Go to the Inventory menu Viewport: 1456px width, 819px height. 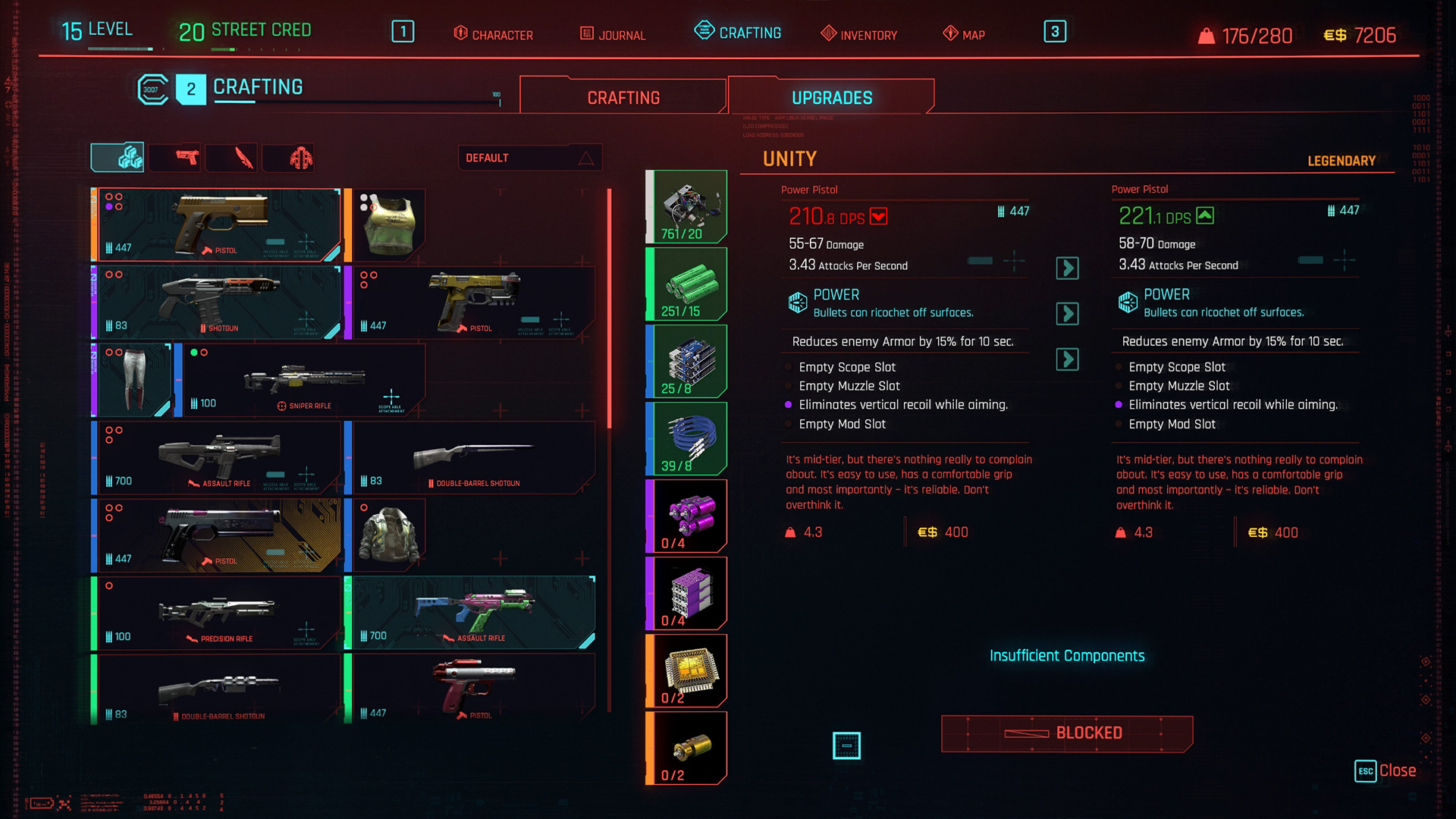pos(859,34)
